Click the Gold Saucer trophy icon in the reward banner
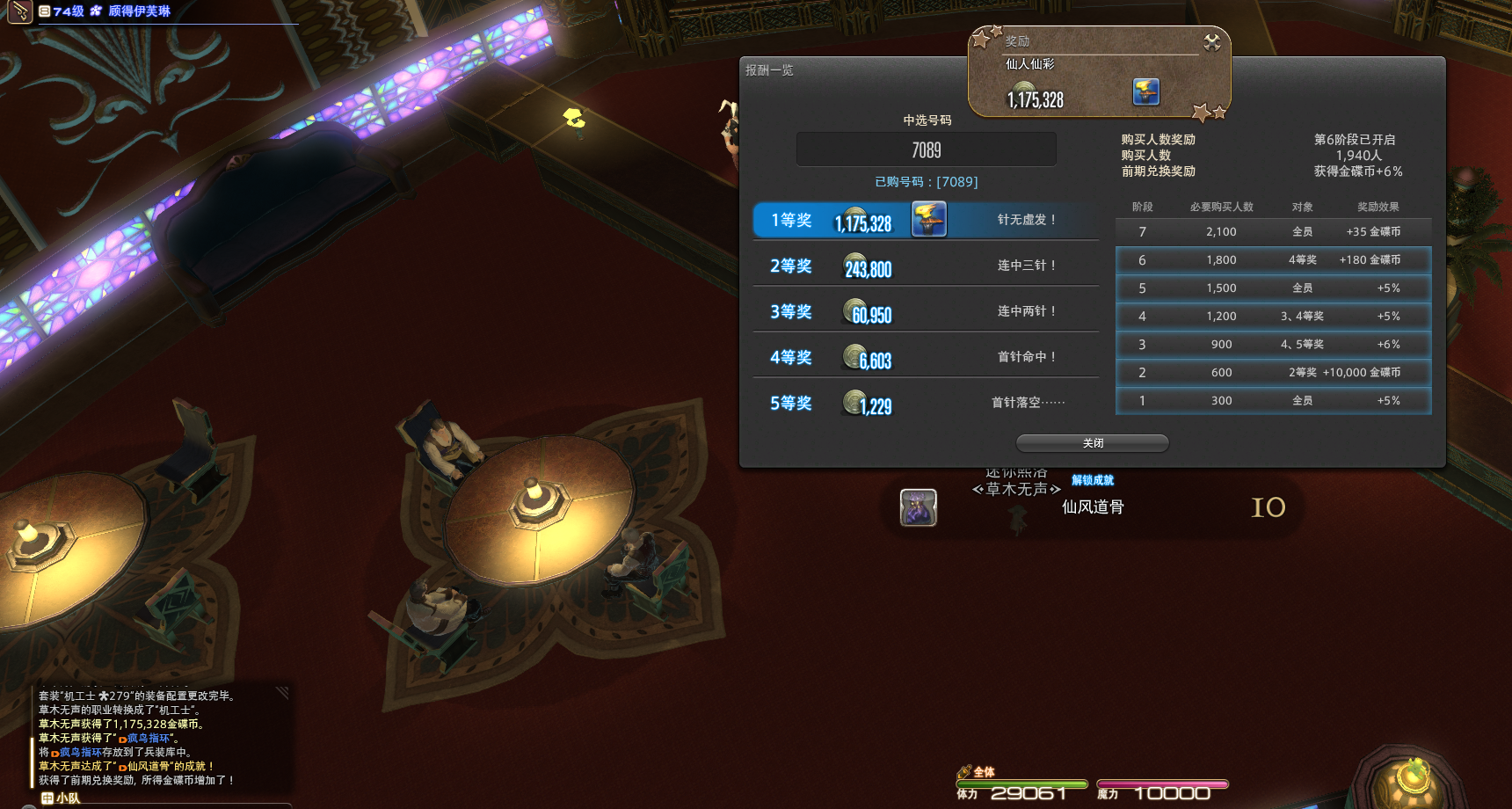 coord(1148,92)
